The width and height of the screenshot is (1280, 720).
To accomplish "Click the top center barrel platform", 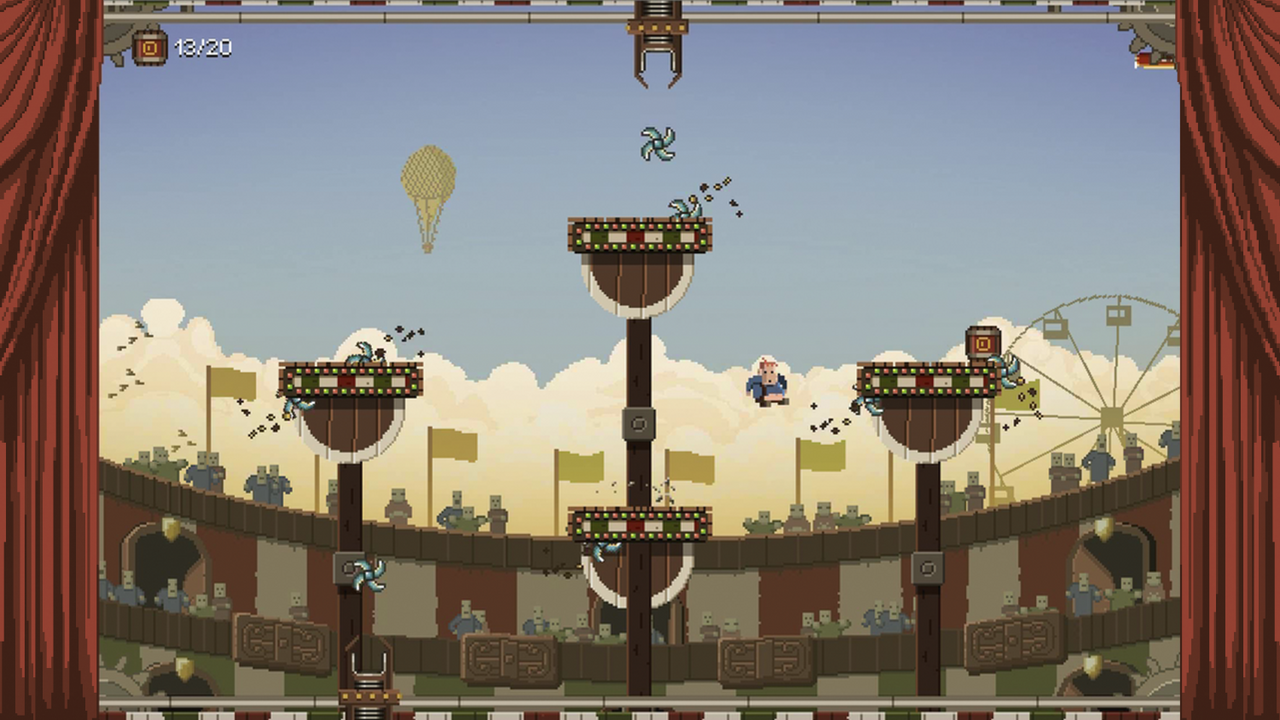I will point(640,237).
